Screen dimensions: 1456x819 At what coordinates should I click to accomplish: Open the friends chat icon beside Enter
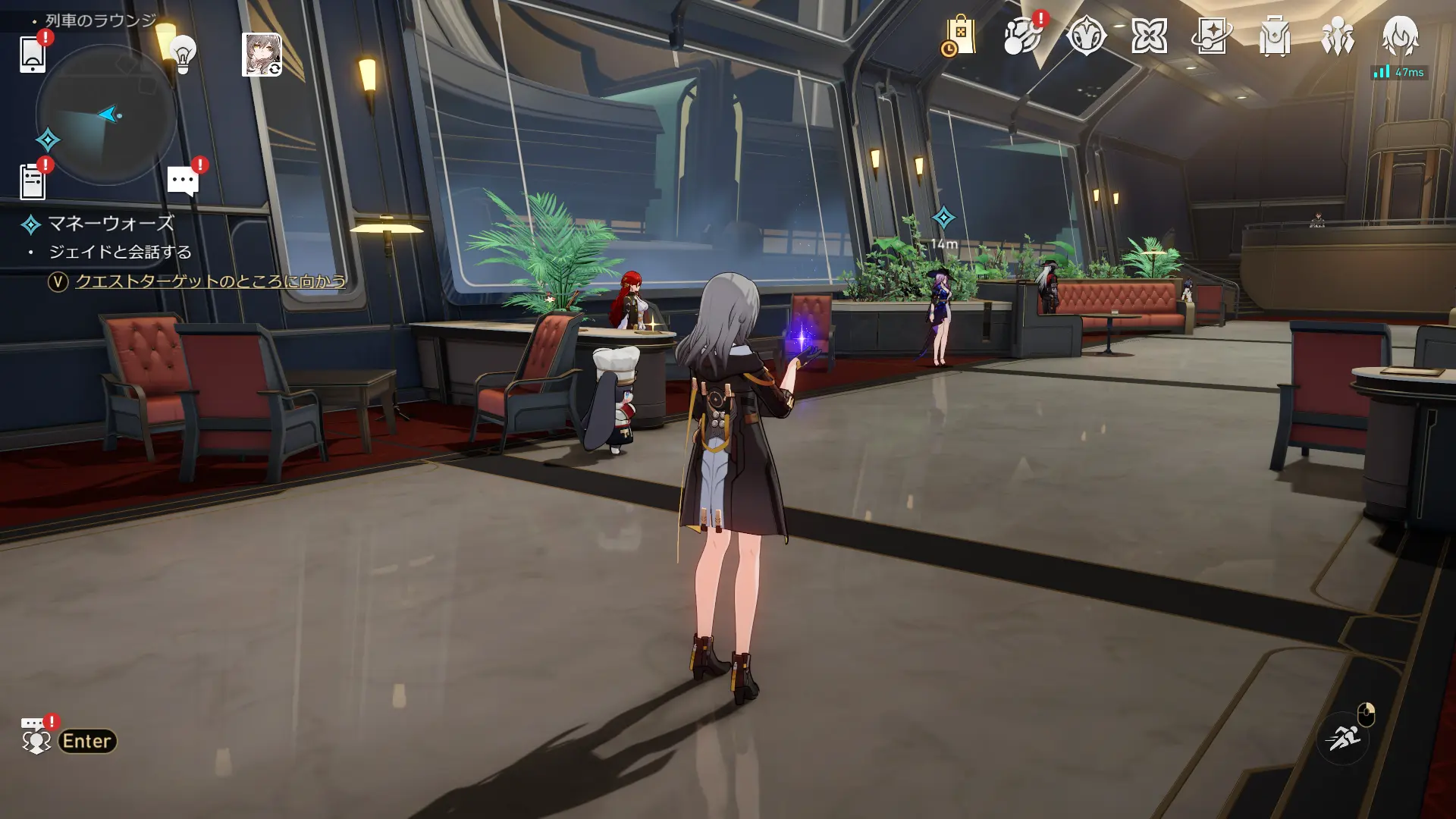pyautogui.click(x=35, y=738)
